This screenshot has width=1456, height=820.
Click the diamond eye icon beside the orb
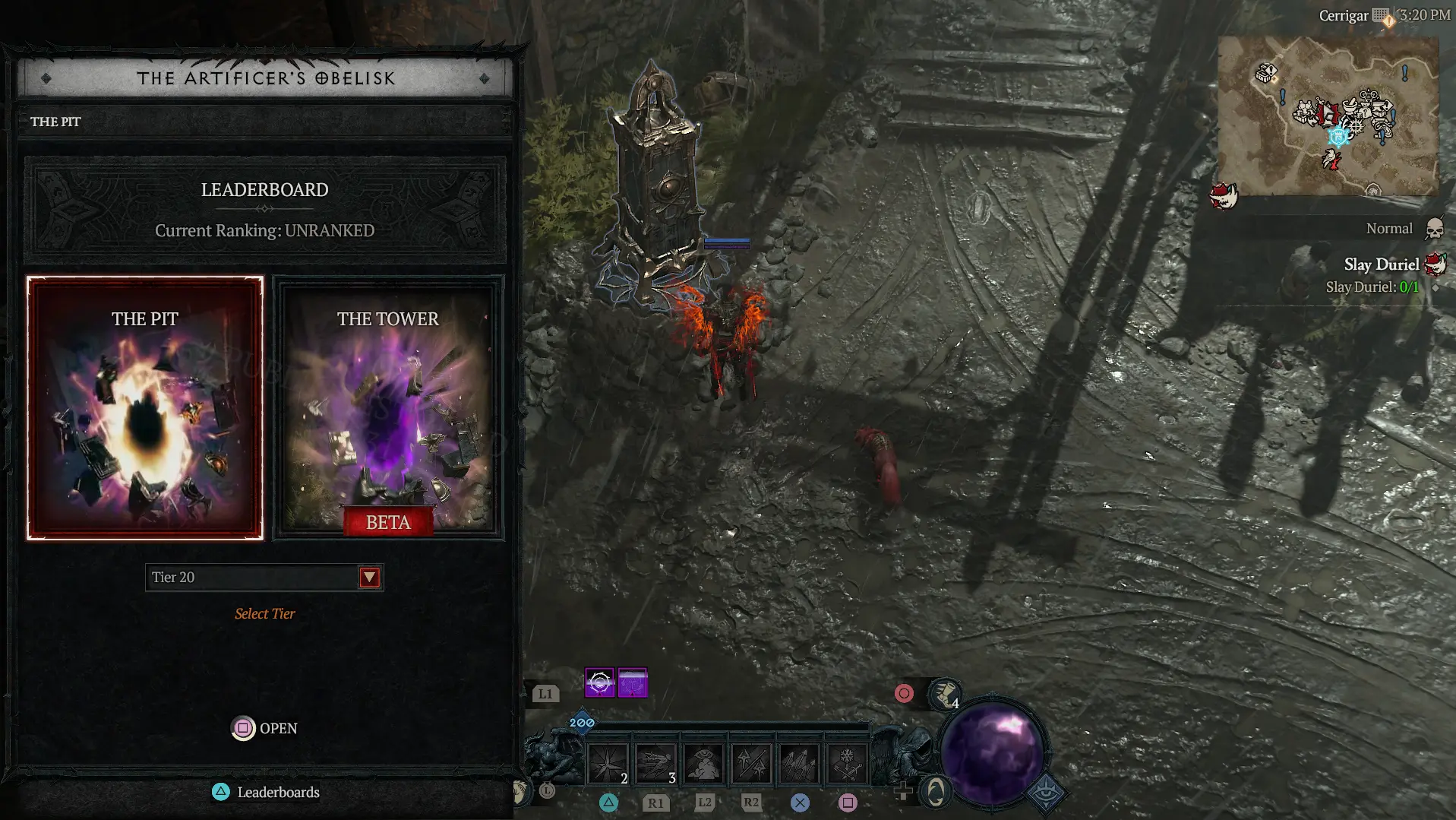coord(1047,793)
